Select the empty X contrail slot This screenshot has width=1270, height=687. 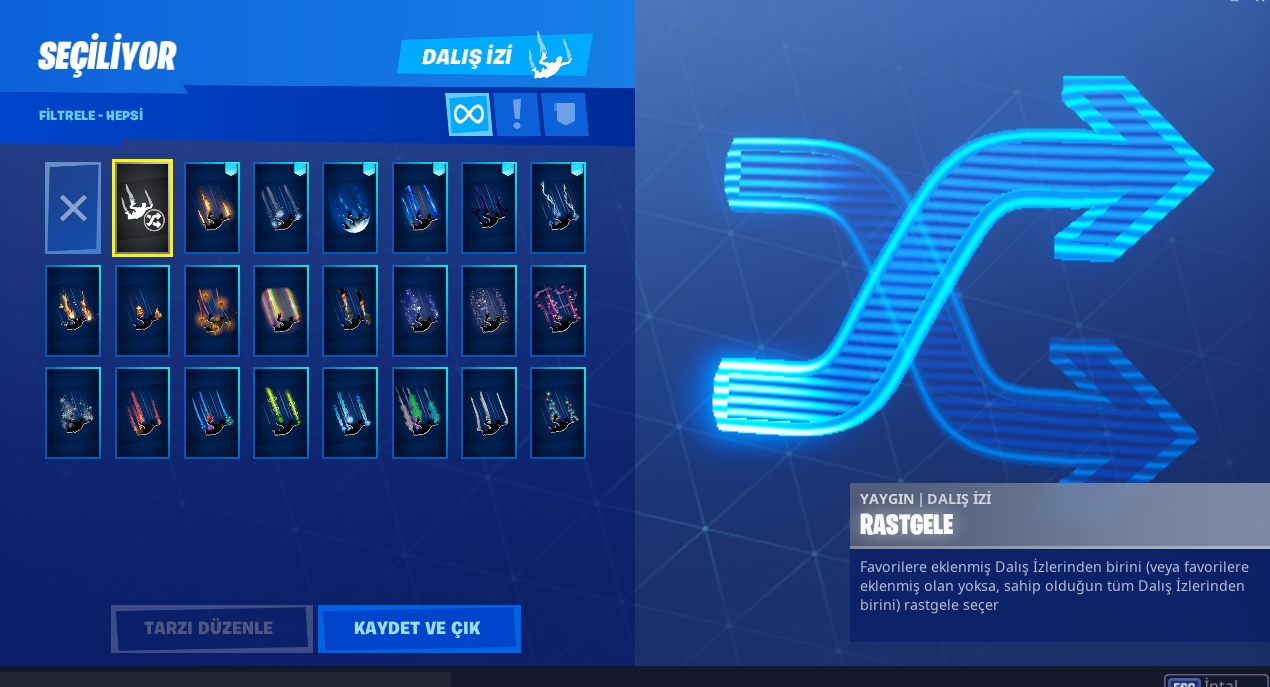[73, 208]
